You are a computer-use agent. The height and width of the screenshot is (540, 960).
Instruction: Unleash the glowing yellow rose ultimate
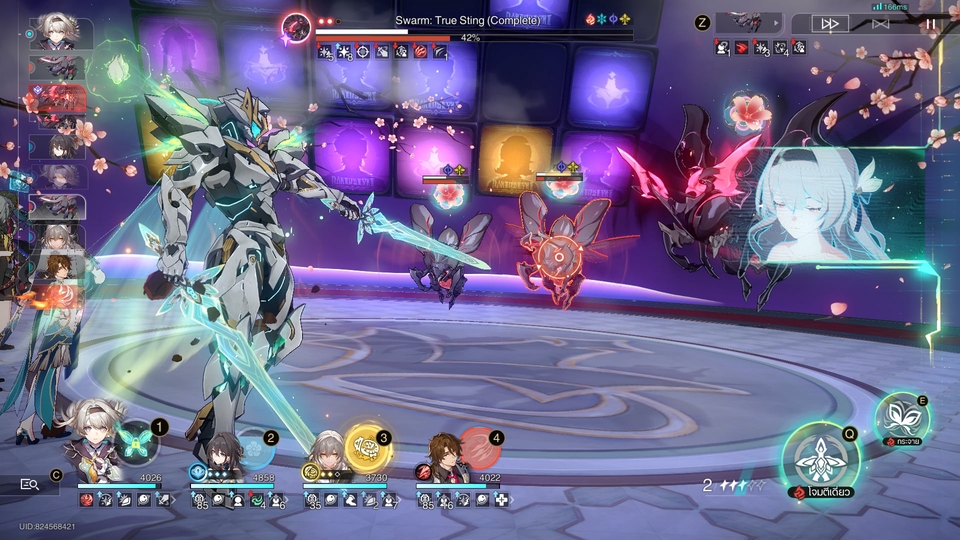click(367, 444)
